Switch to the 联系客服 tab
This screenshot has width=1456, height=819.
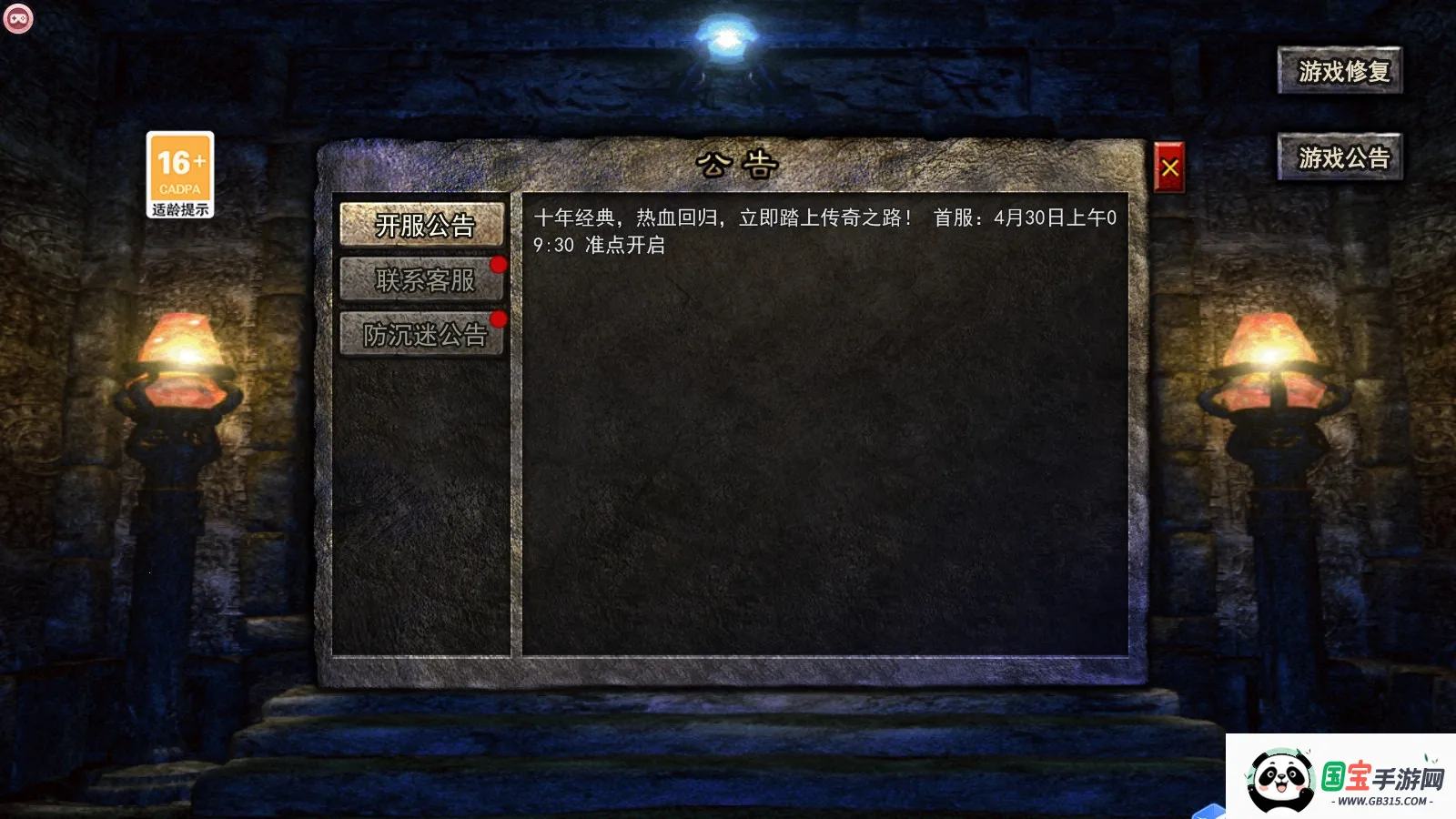click(420, 281)
